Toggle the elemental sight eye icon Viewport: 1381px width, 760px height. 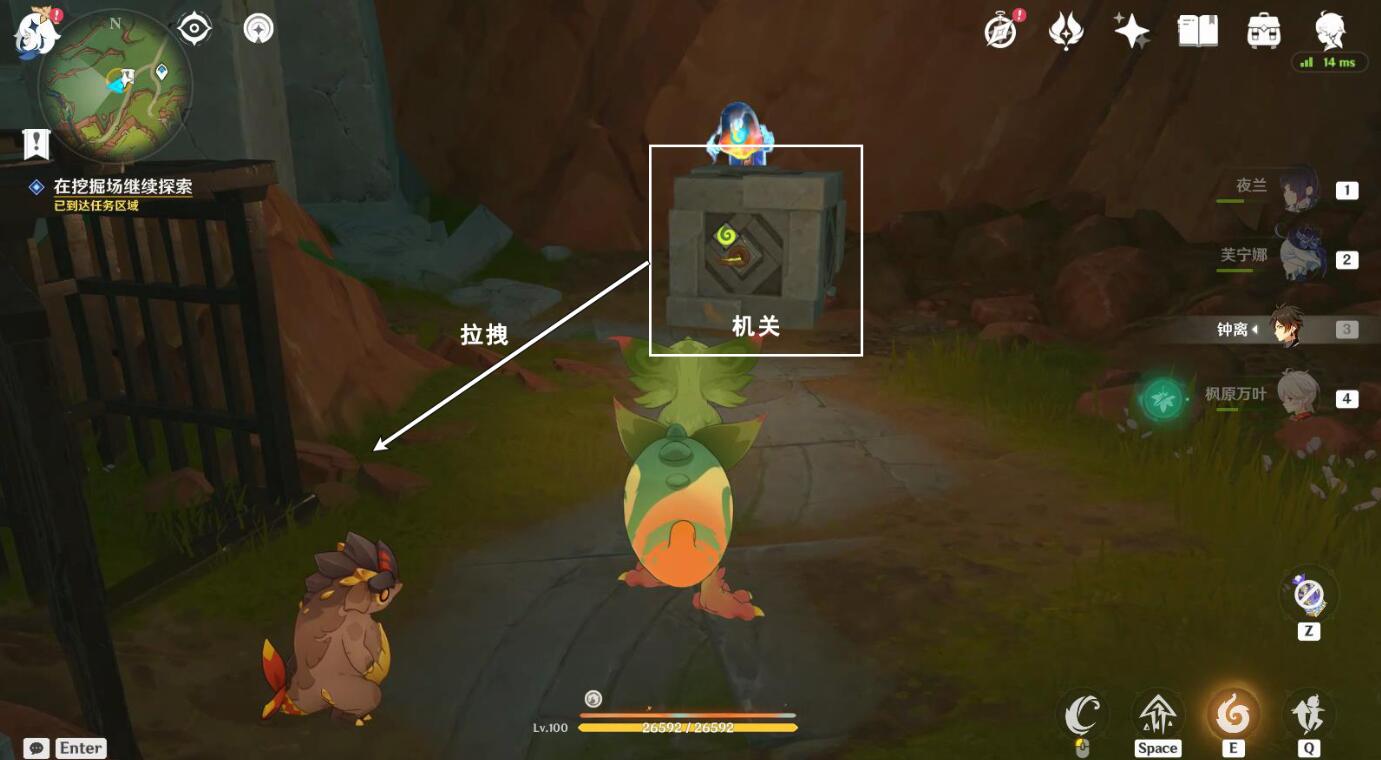pos(194,29)
